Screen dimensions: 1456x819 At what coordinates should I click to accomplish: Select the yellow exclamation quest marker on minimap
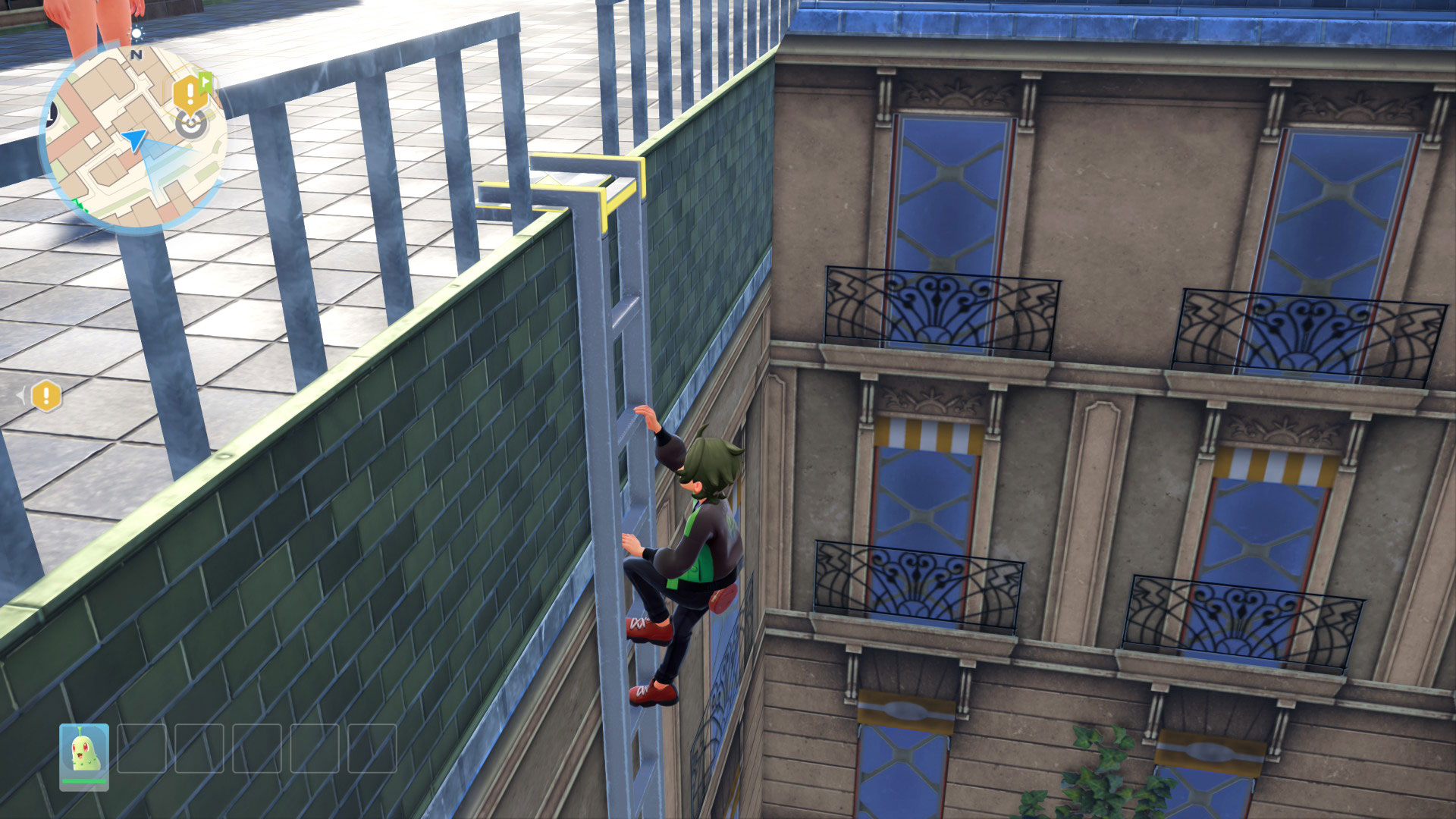[x=186, y=94]
